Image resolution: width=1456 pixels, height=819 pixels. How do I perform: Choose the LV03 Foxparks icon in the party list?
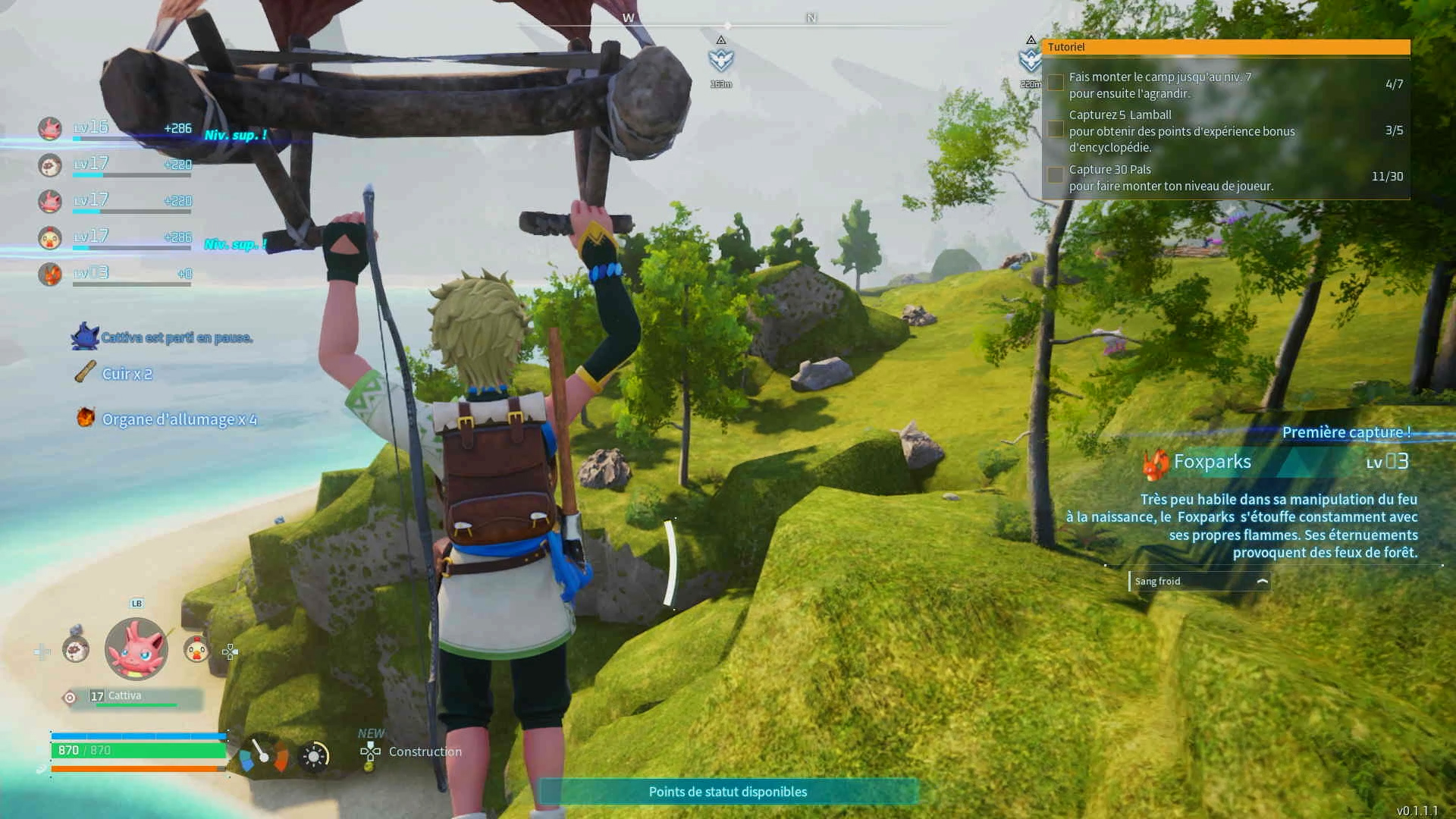pyautogui.click(x=50, y=274)
